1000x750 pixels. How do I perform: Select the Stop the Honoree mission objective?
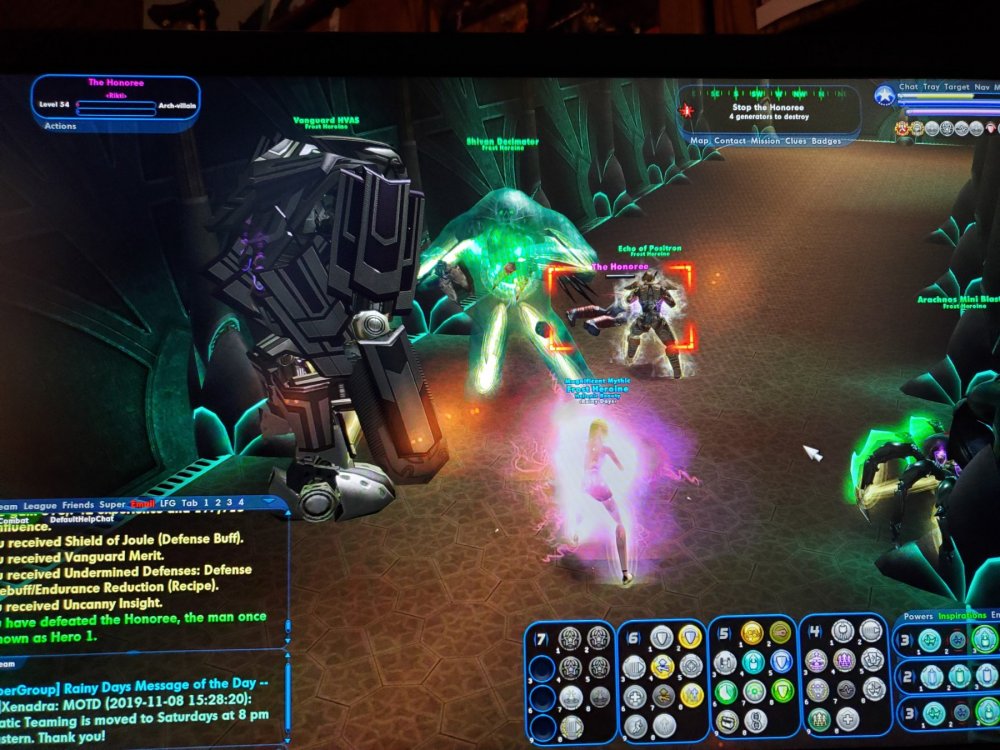coord(770,106)
